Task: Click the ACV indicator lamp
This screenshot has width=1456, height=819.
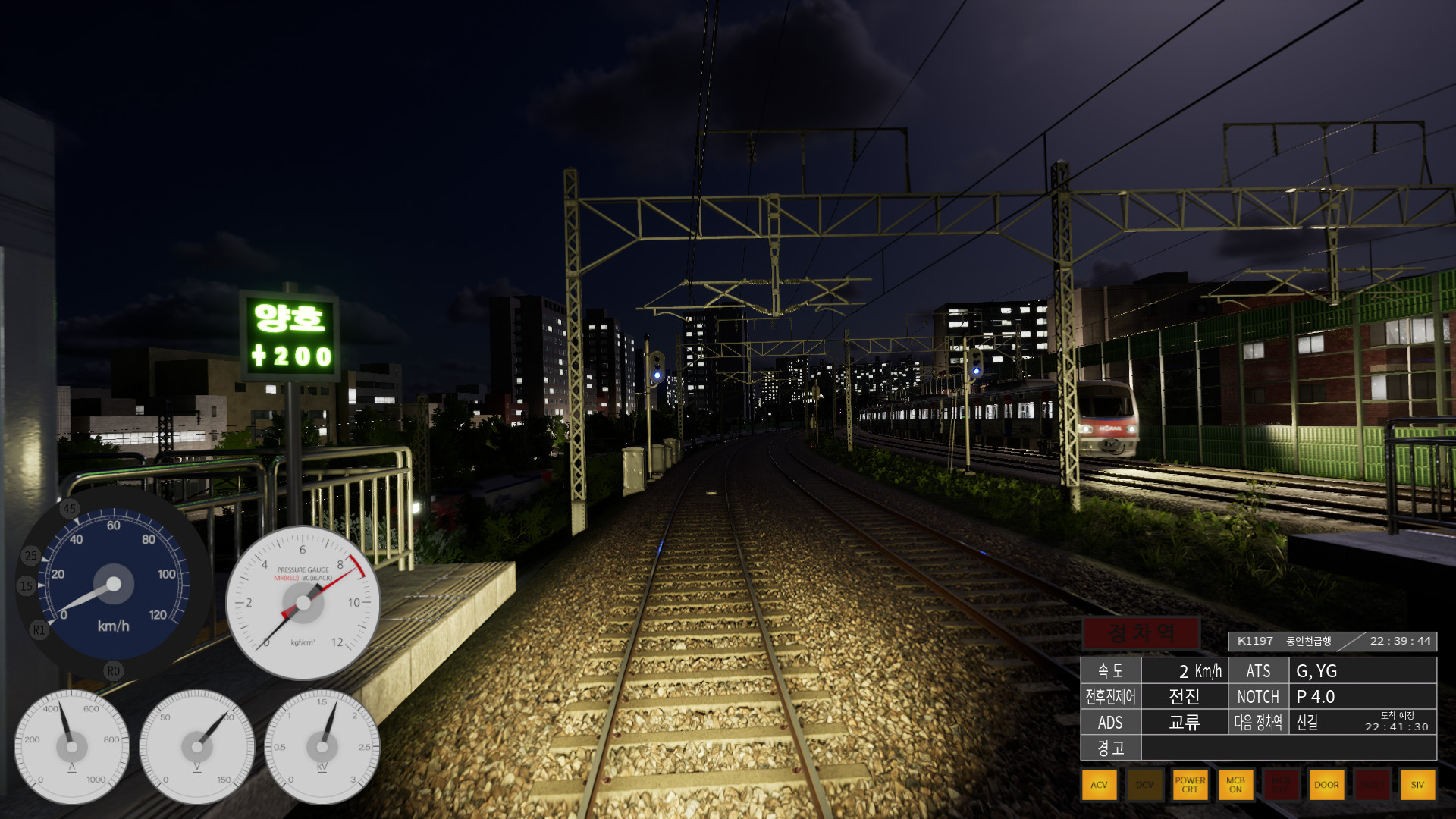Action: point(1099,785)
